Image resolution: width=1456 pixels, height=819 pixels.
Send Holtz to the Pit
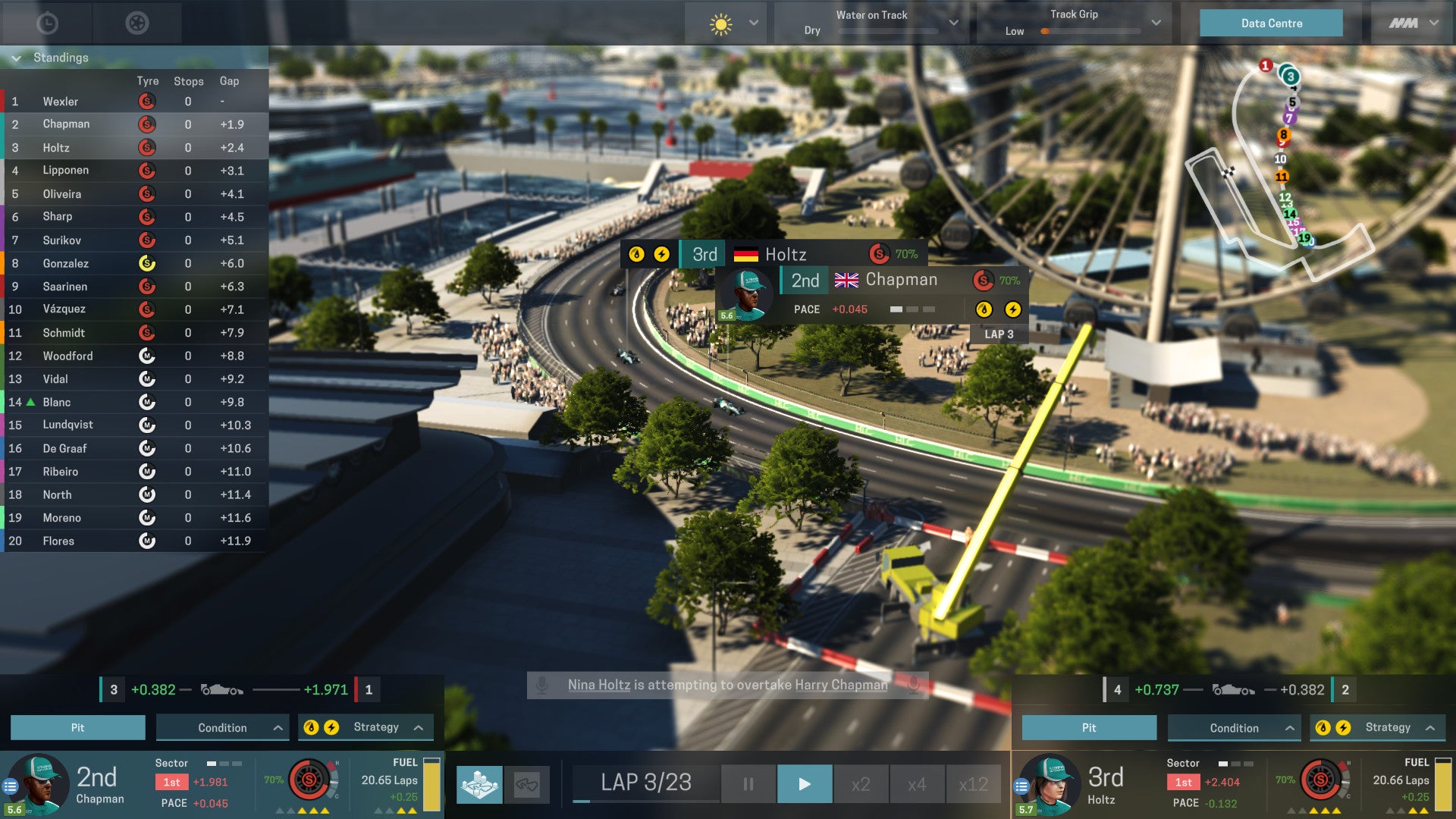point(1088,726)
